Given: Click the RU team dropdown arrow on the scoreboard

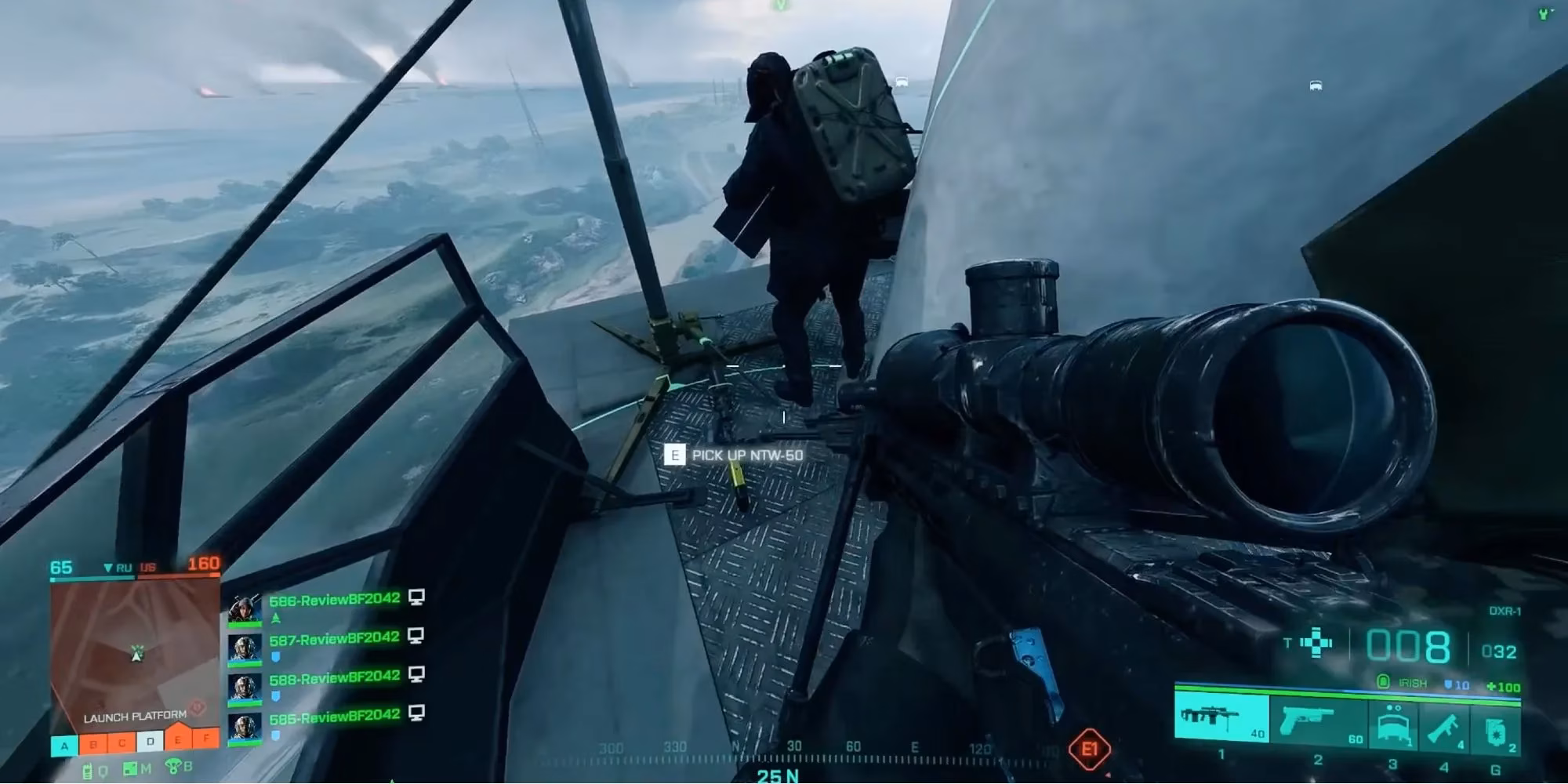Looking at the screenshot, I should [x=108, y=568].
